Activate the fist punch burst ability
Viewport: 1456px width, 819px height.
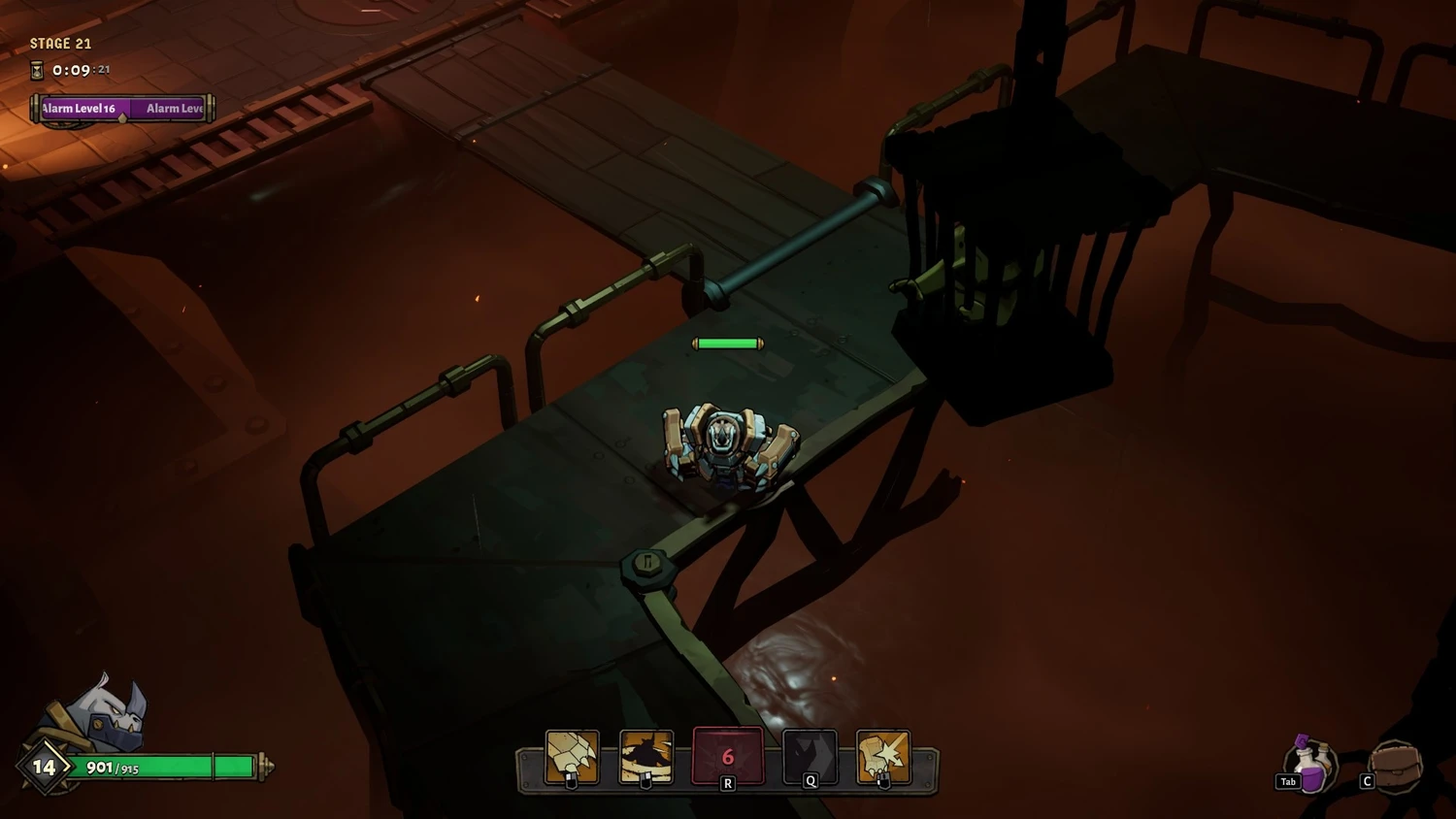(x=883, y=757)
